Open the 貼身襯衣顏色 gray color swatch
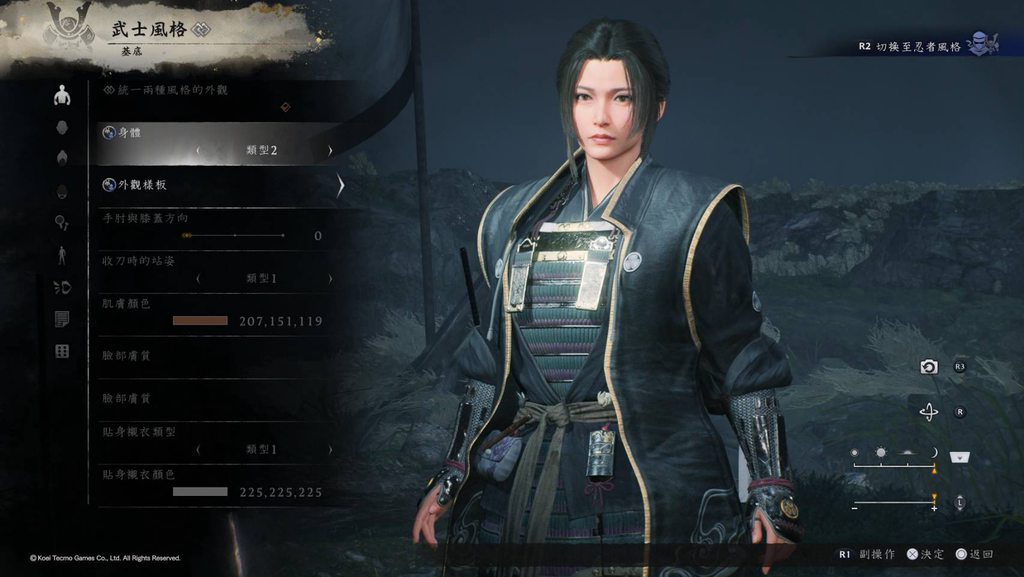Screen dimensions: 1024x577 point(200,492)
